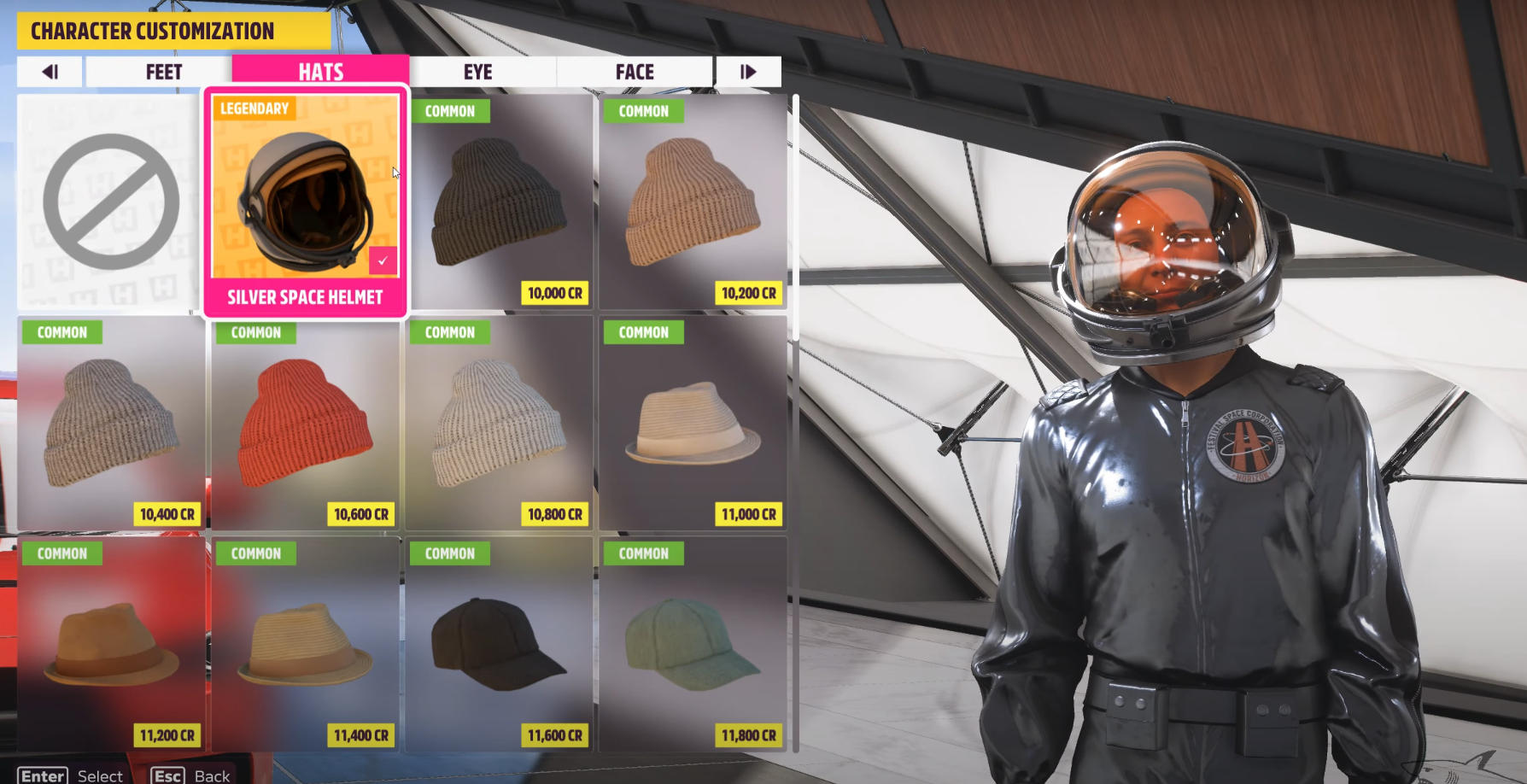1527x784 pixels.
Task: Click the next category arrow
Action: [748, 72]
